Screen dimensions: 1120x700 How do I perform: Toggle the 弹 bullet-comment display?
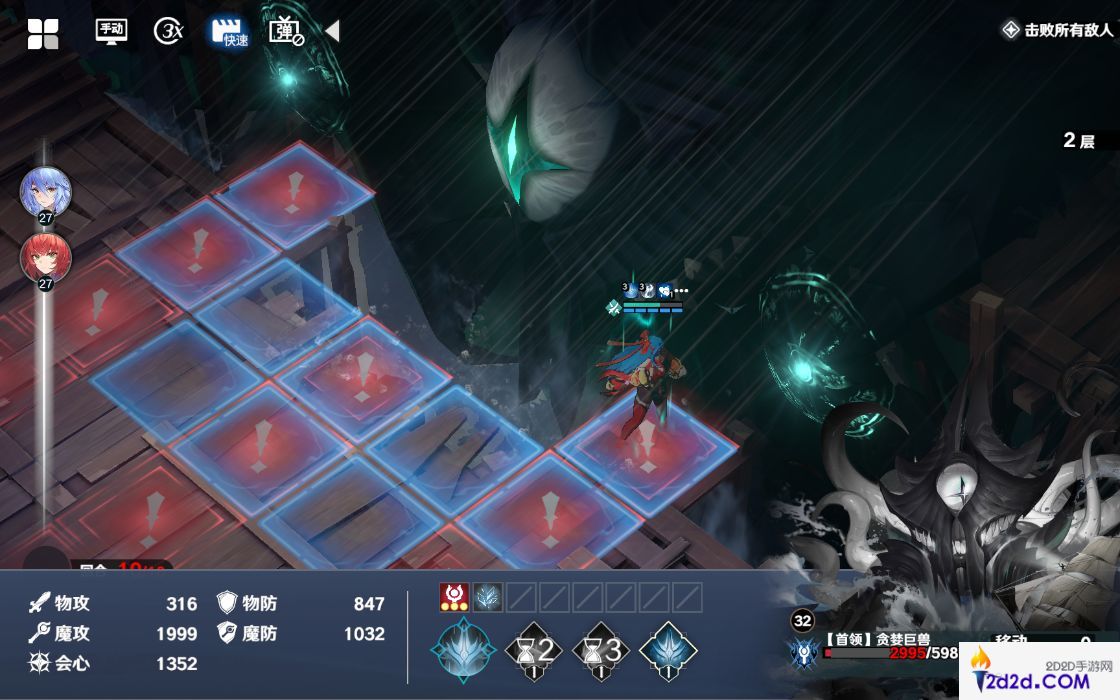[286, 31]
